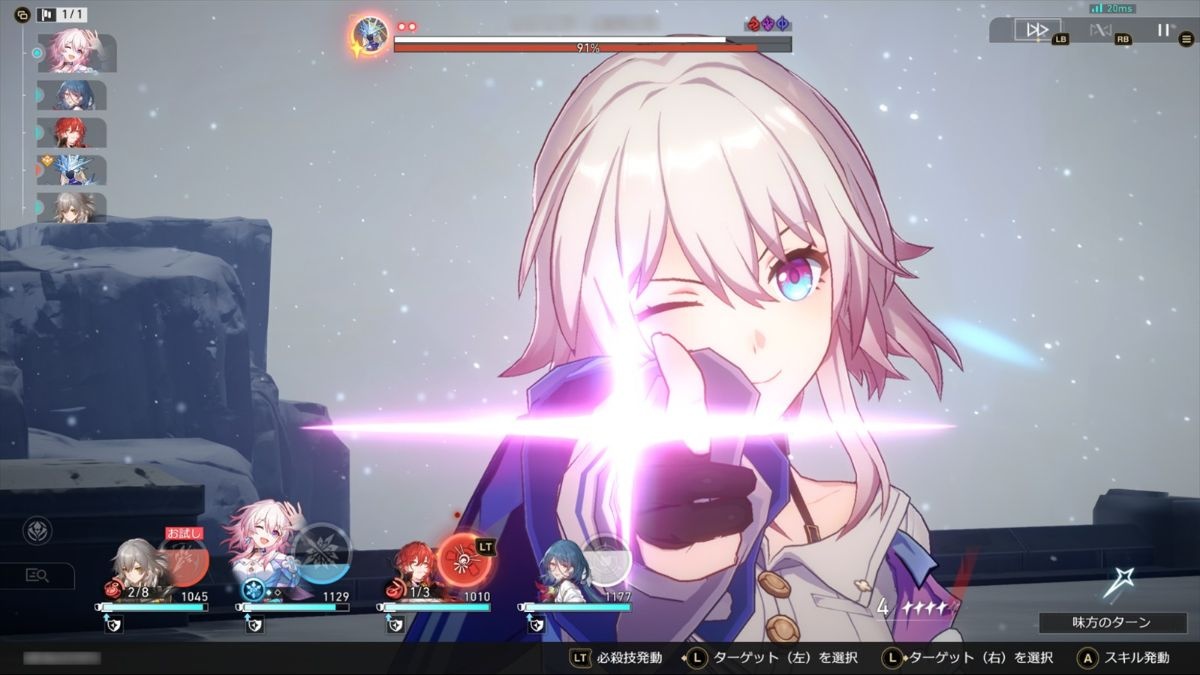
Task: Toggle the double-speed fast-forward button
Action: point(1037,29)
